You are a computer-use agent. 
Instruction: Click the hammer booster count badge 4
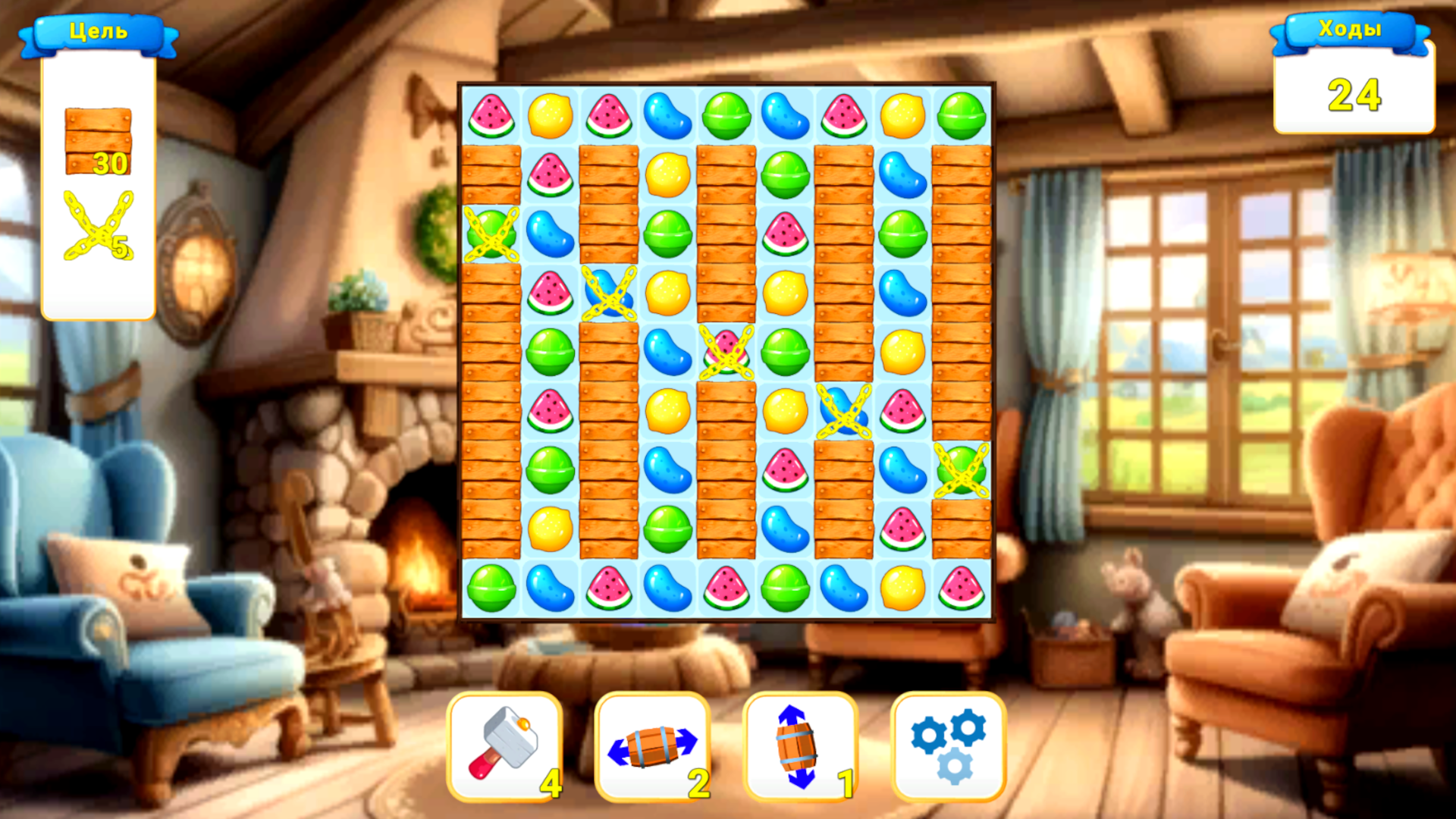pos(551,783)
